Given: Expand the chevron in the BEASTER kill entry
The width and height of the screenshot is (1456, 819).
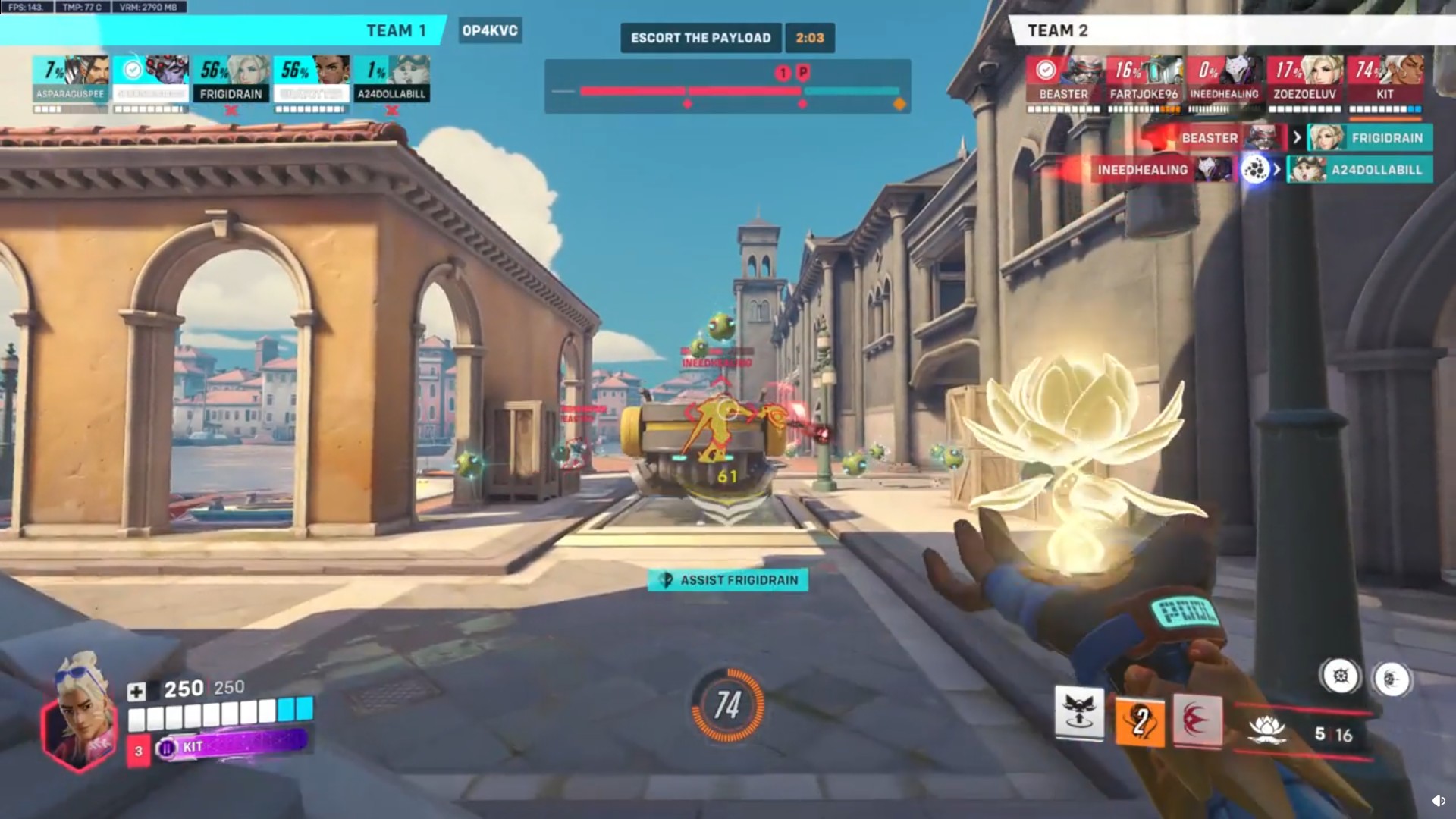Looking at the screenshot, I should [1297, 138].
